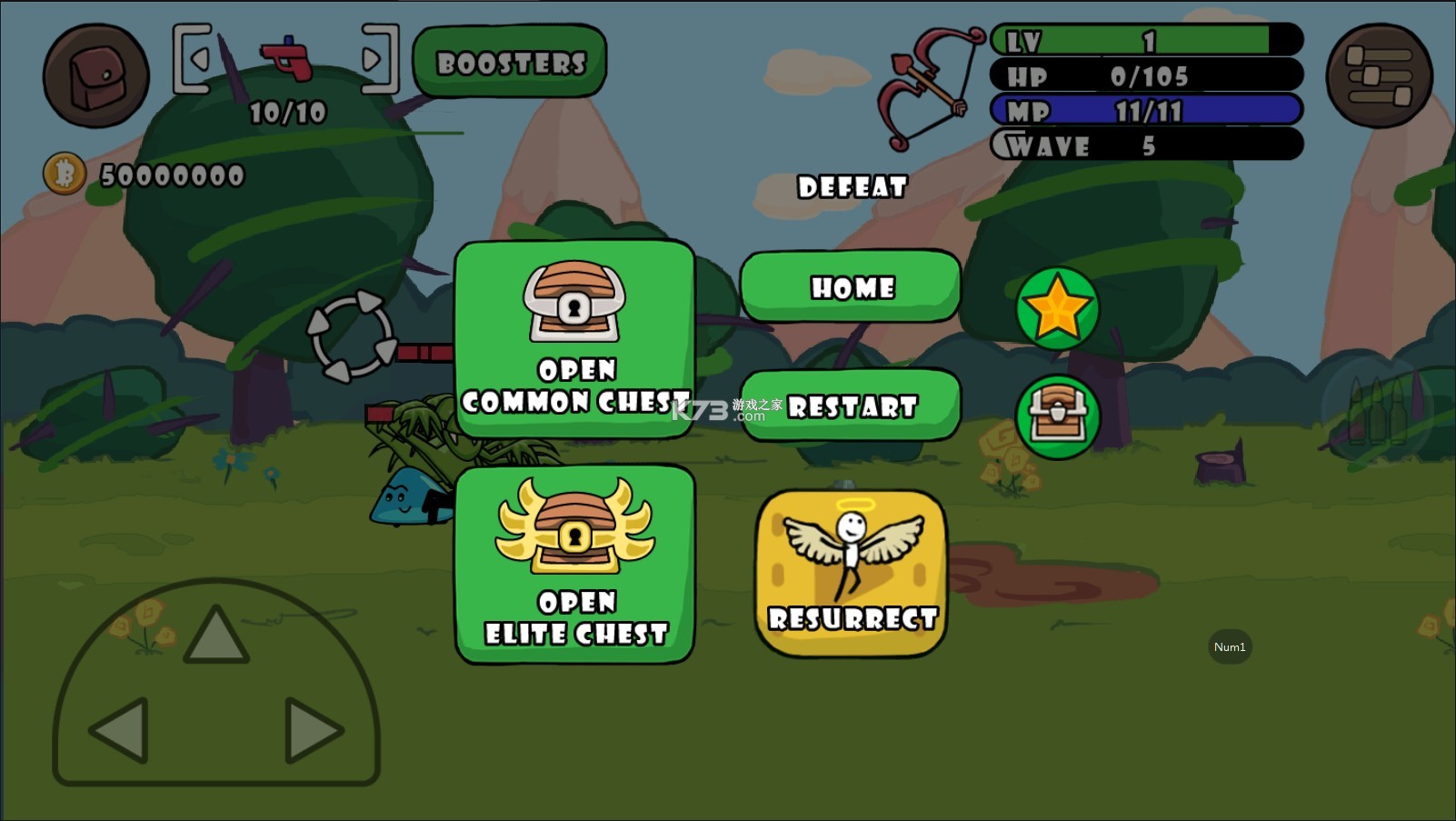The image size is (1456, 821).
Task: Open the backpack inventory
Action: pyautogui.click(x=95, y=75)
